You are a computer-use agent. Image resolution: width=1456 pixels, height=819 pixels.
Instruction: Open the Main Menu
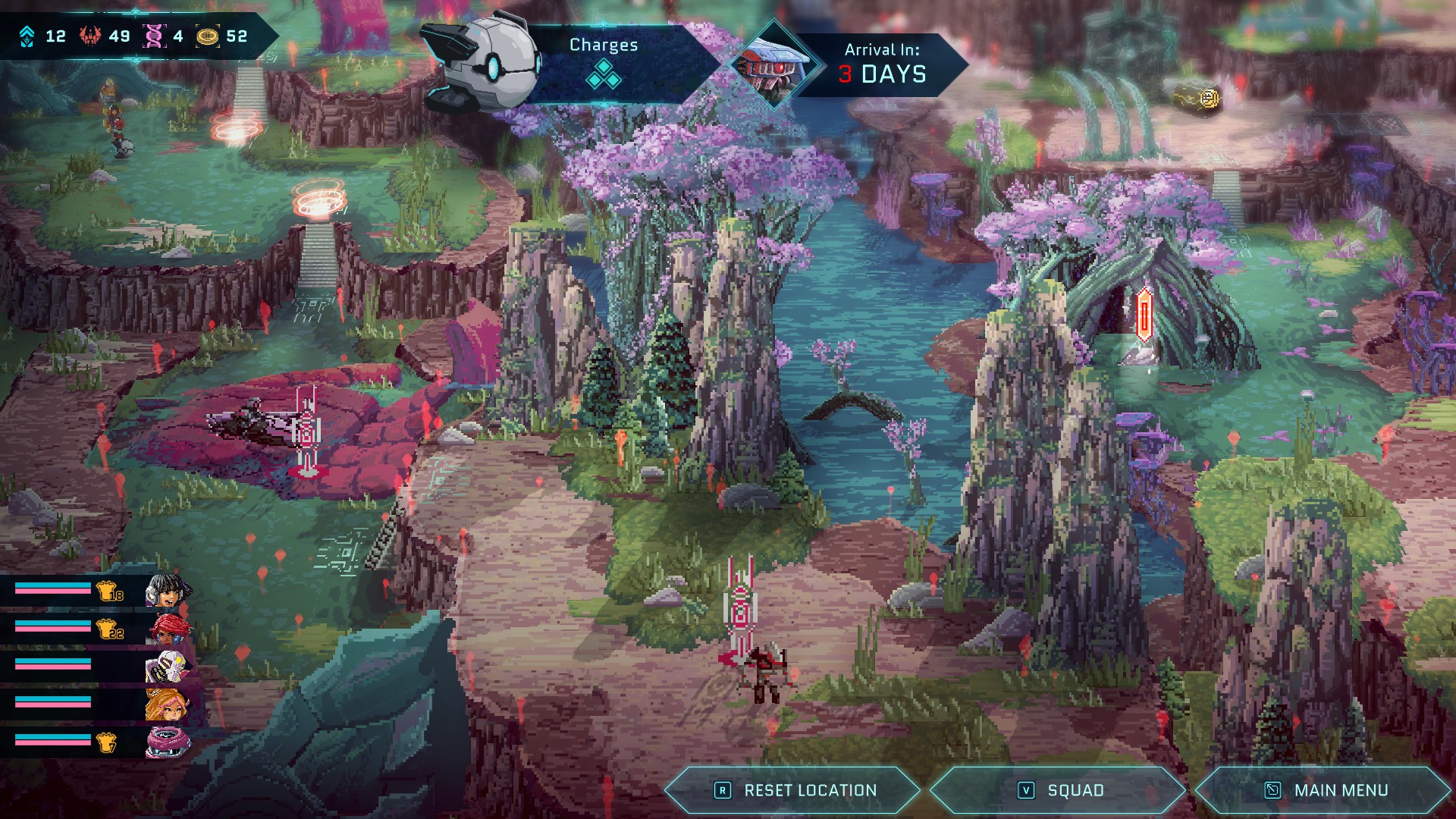coord(1325,790)
